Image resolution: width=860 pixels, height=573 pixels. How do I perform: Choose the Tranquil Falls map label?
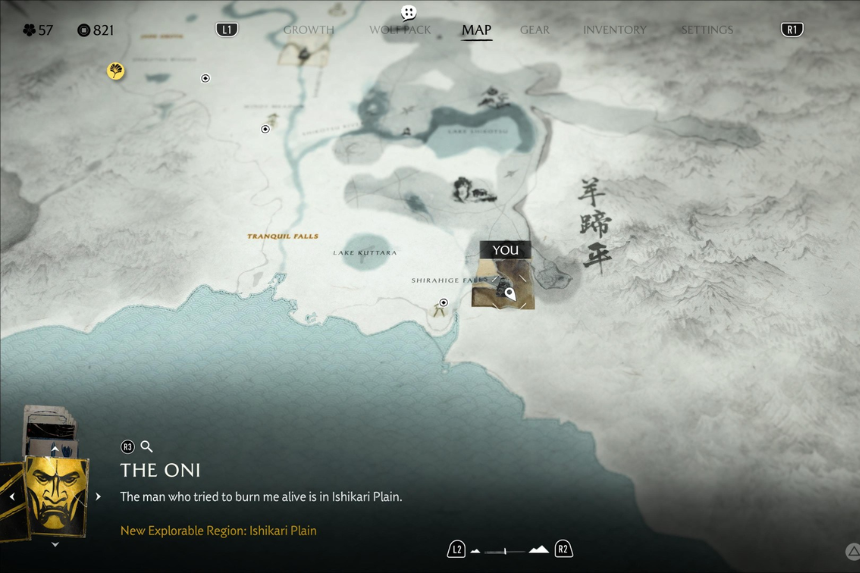pos(283,237)
